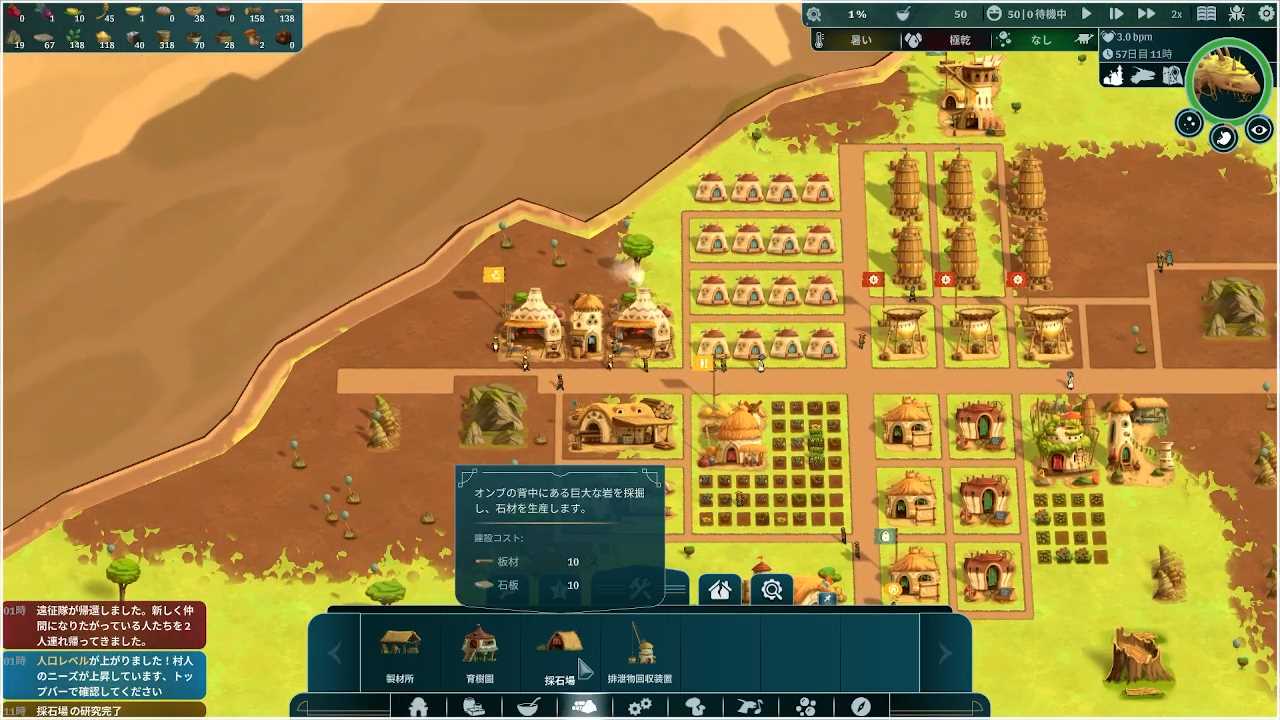Open the housing build category tab
The height and width of the screenshot is (720, 1280).
point(418,707)
